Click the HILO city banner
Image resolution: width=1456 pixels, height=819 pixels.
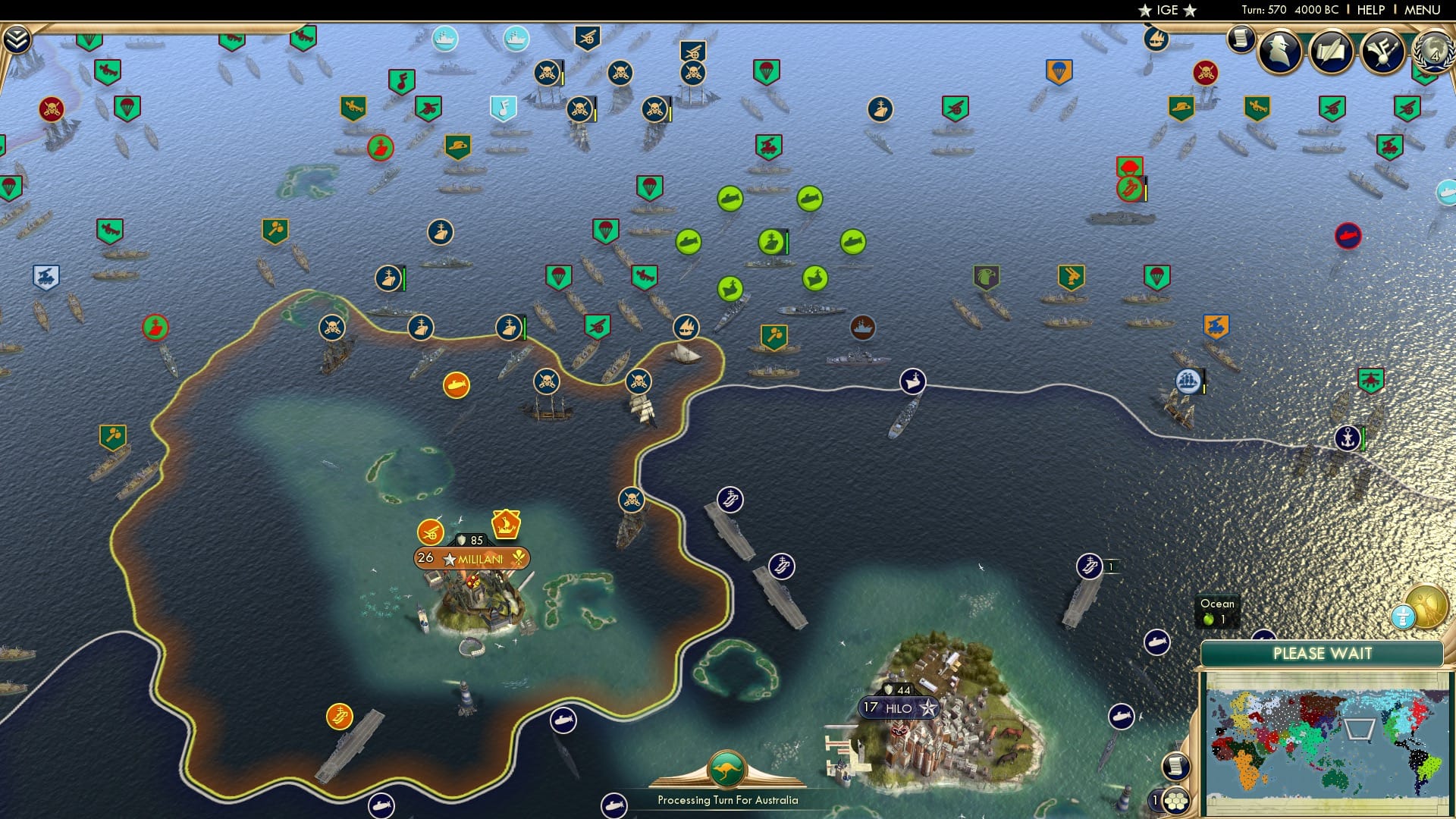pyautogui.click(x=899, y=708)
